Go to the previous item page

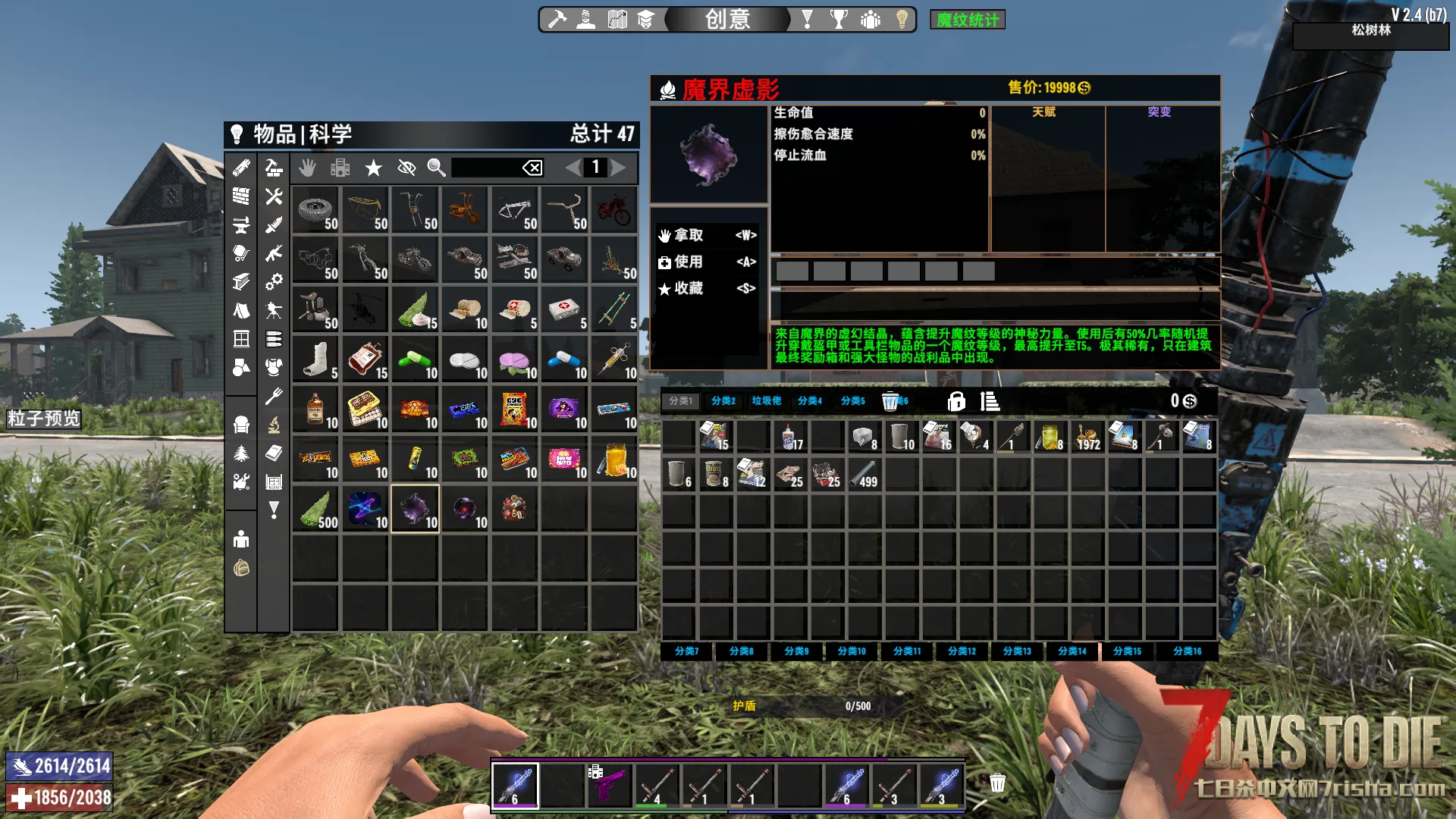573,168
